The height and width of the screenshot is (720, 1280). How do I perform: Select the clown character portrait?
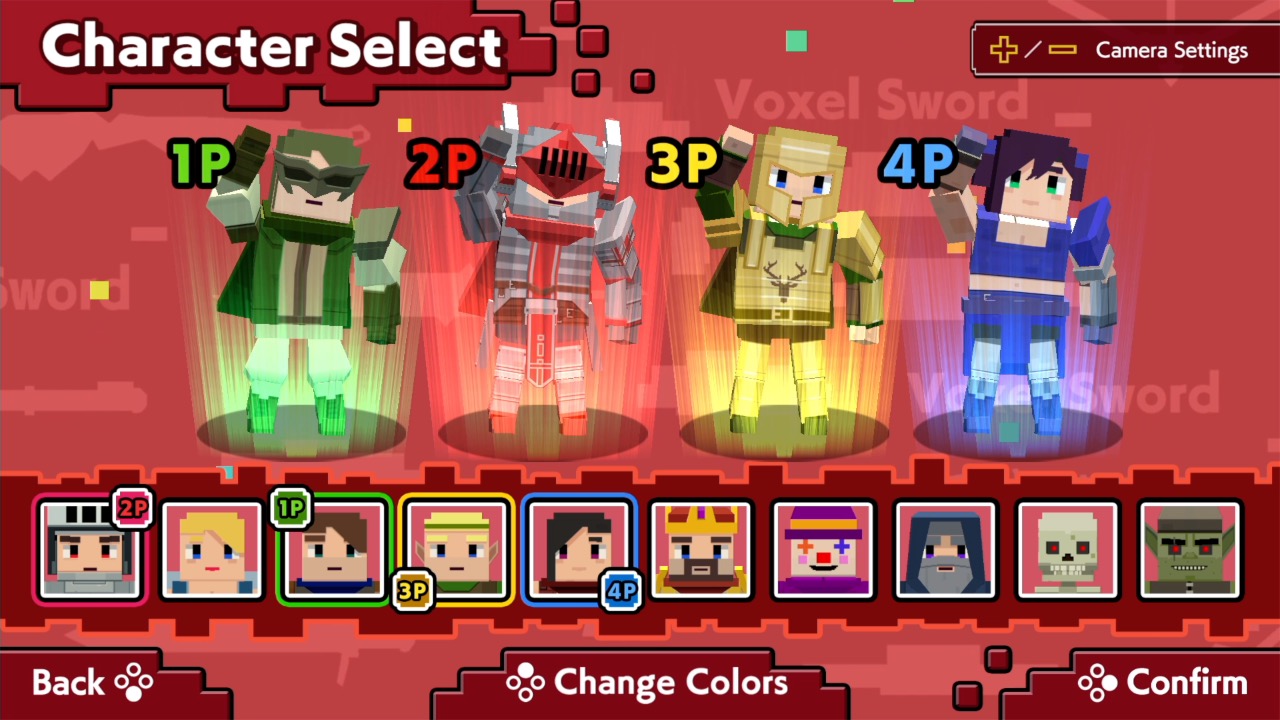click(823, 550)
